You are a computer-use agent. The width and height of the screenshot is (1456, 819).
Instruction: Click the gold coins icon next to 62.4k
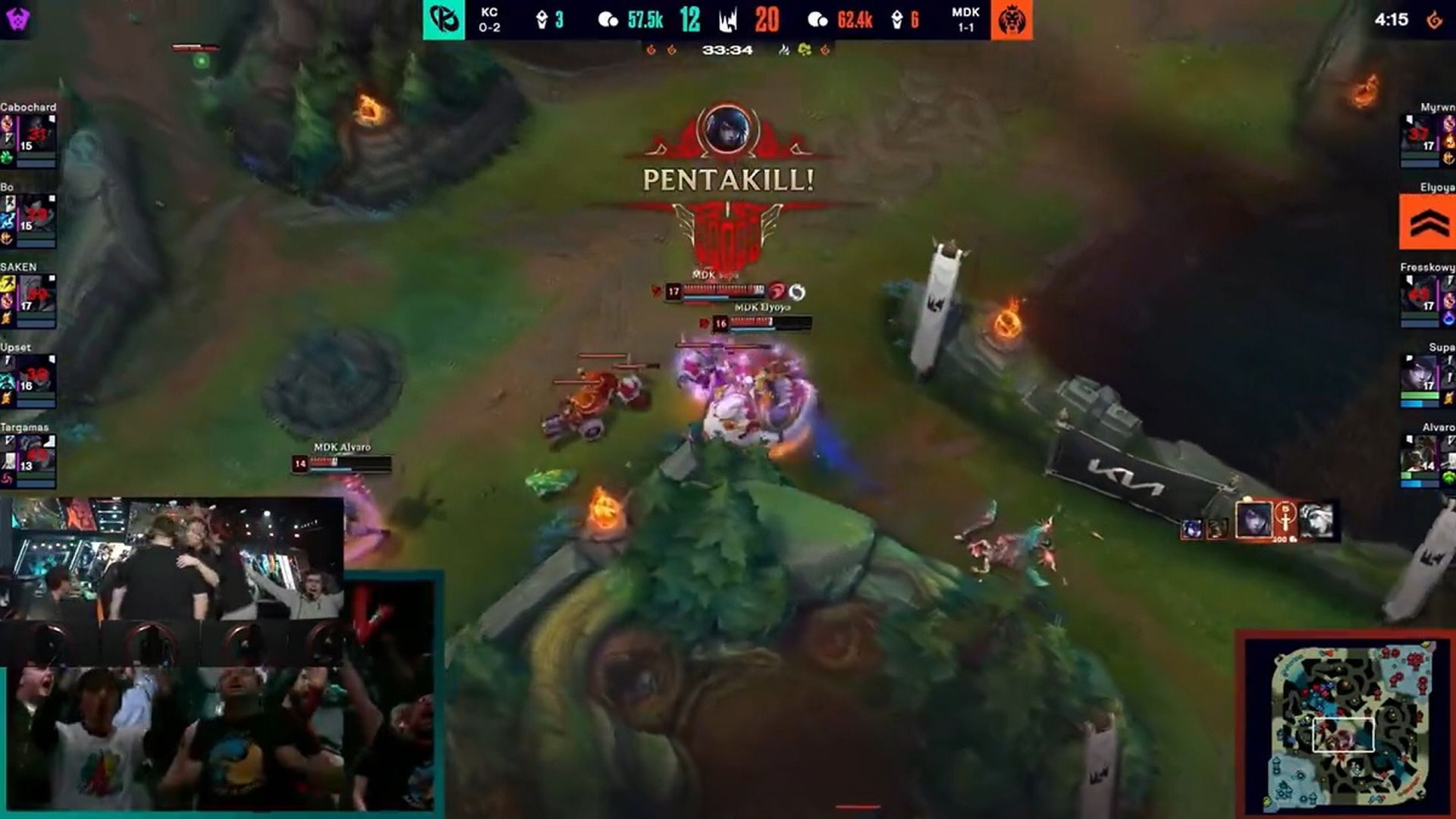tap(818, 20)
